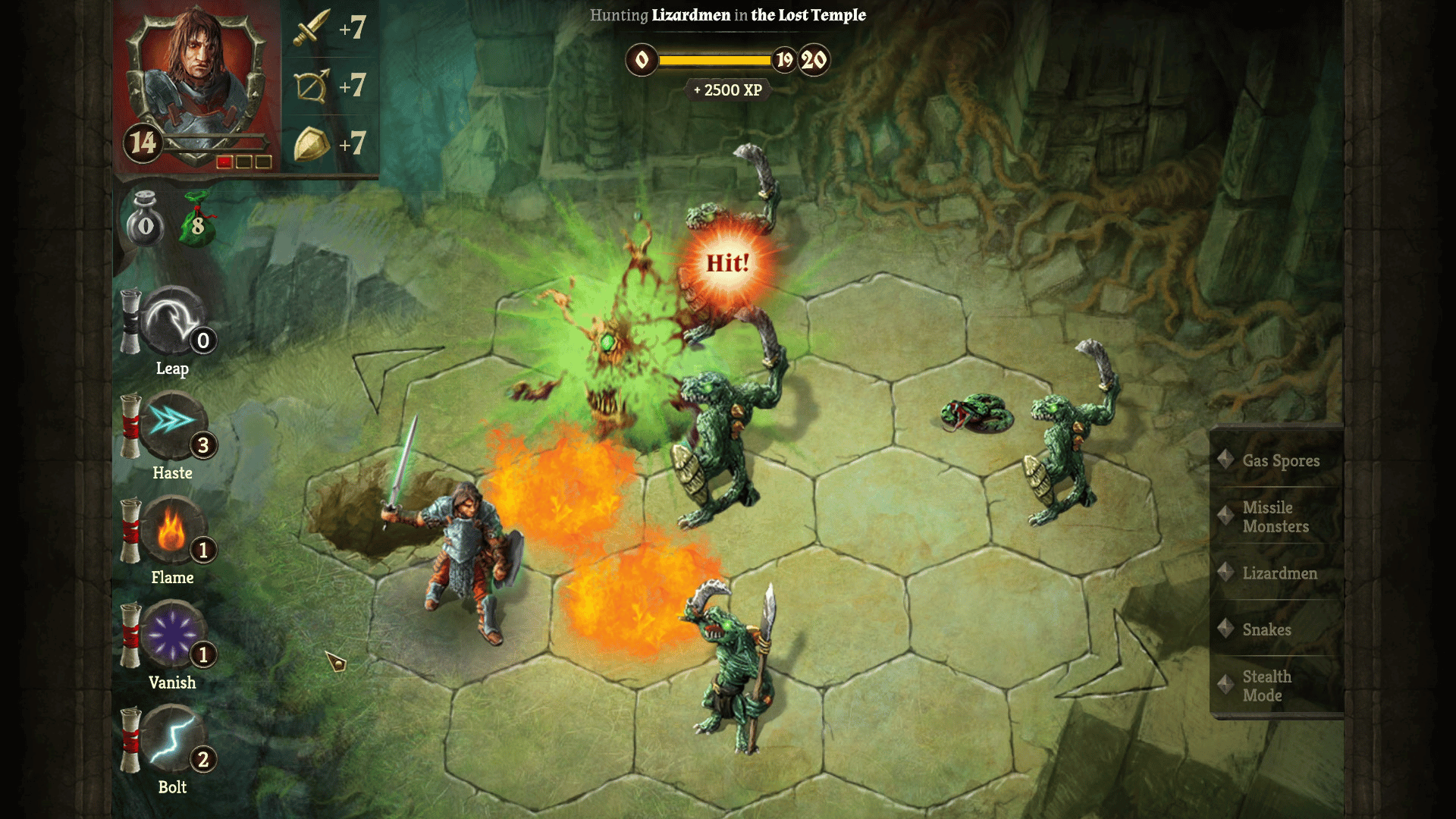Toggle Stealth Mode
This screenshot has width=1456, height=819.
(1266, 686)
